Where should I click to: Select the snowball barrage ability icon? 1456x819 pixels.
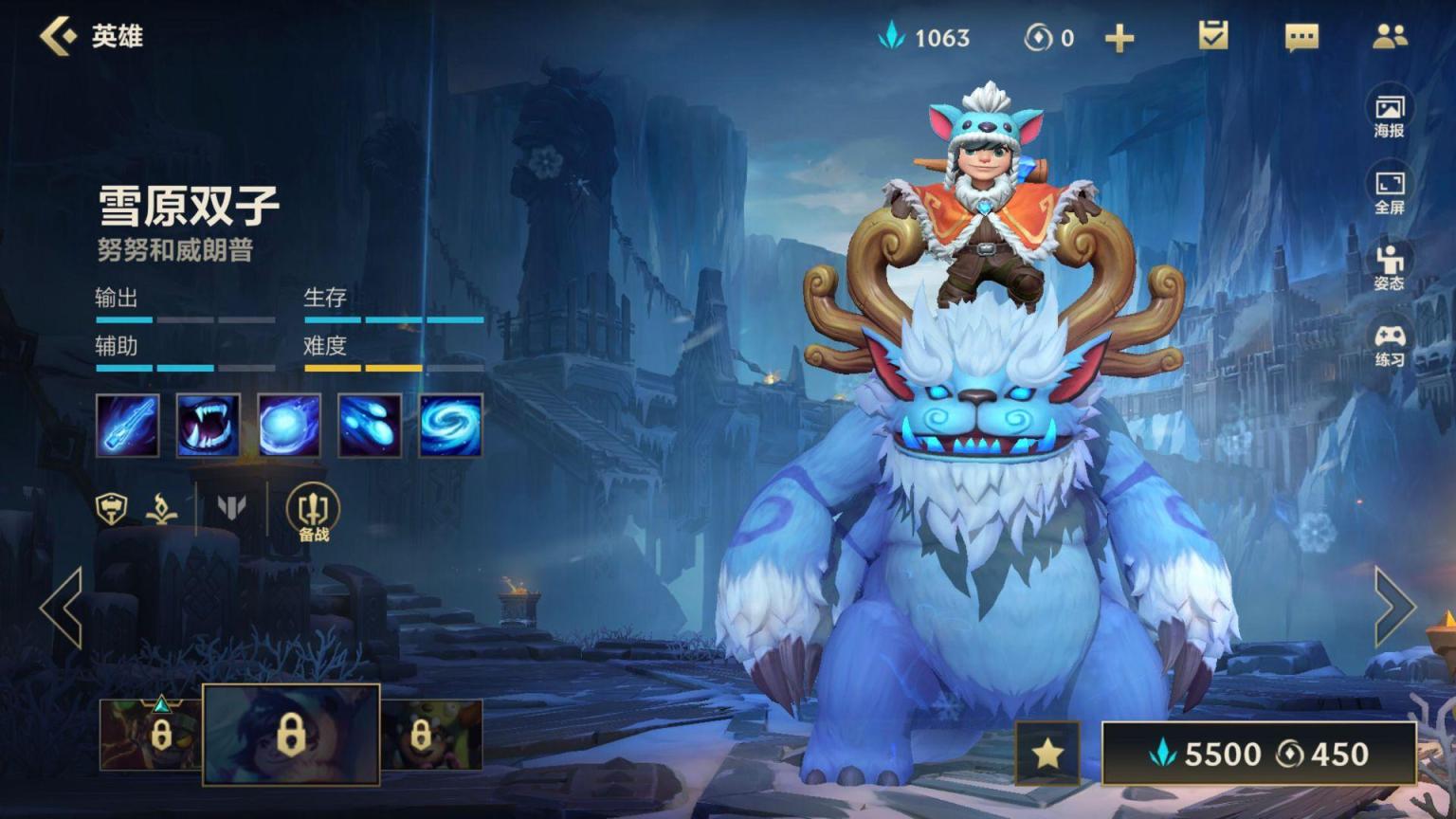click(x=370, y=426)
